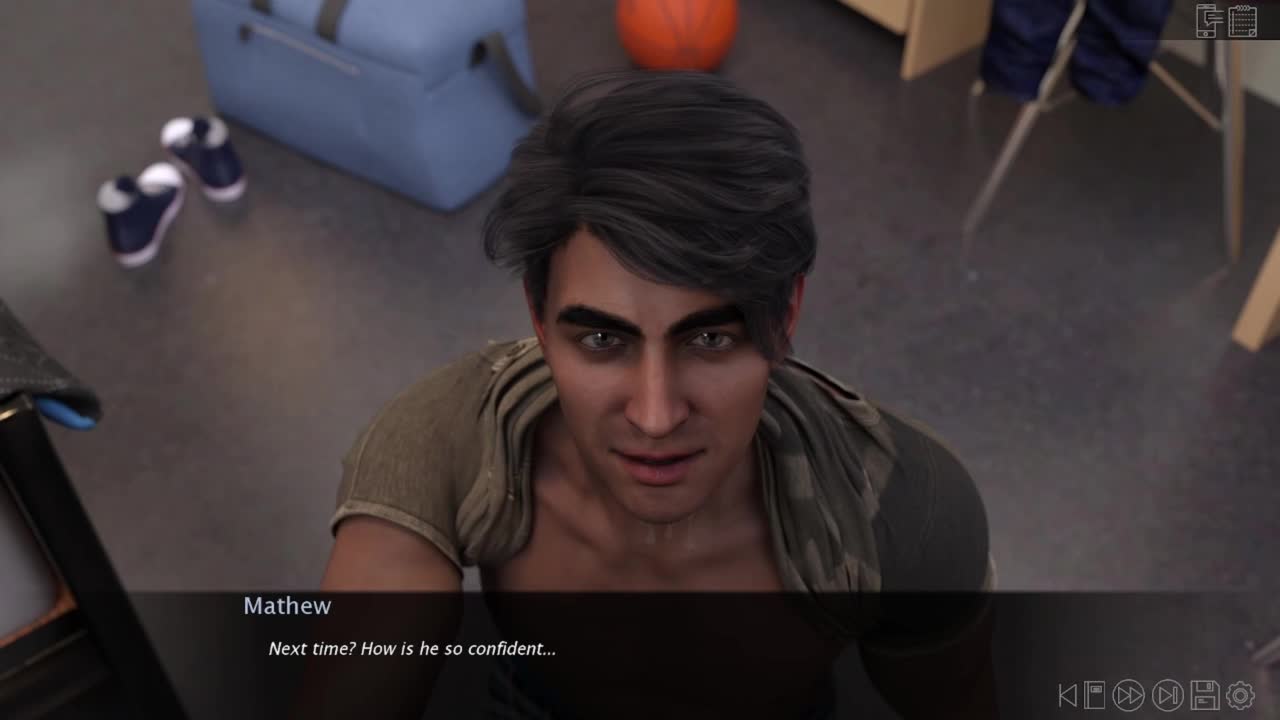Click the skip-to-next circle button
Image resolution: width=1280 pixels, height=720 pixels.
(1167, 695)
